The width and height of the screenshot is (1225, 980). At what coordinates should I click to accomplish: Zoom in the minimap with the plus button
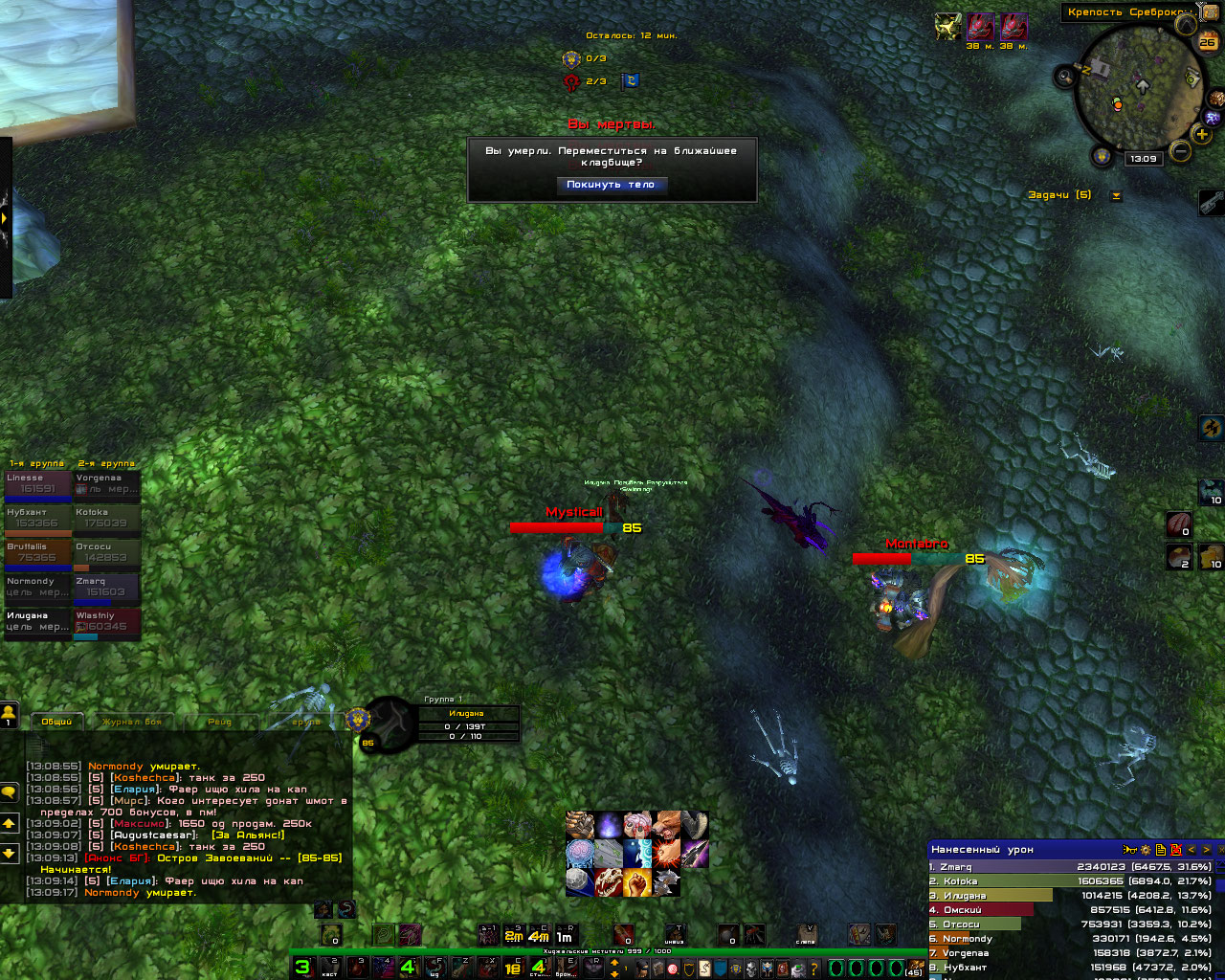[1202, 135]
